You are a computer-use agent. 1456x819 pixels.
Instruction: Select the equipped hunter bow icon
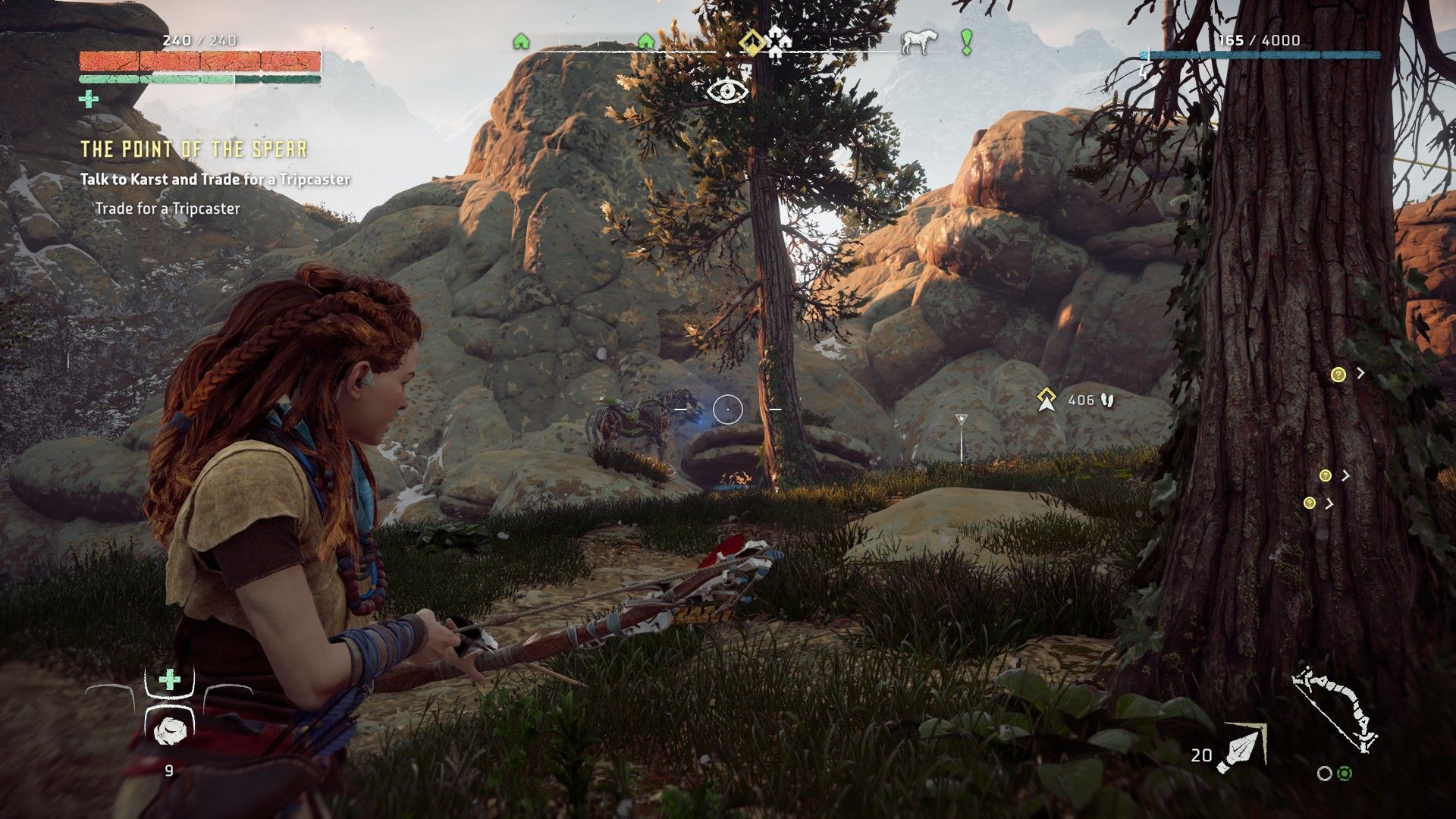tap(1335, 709)
